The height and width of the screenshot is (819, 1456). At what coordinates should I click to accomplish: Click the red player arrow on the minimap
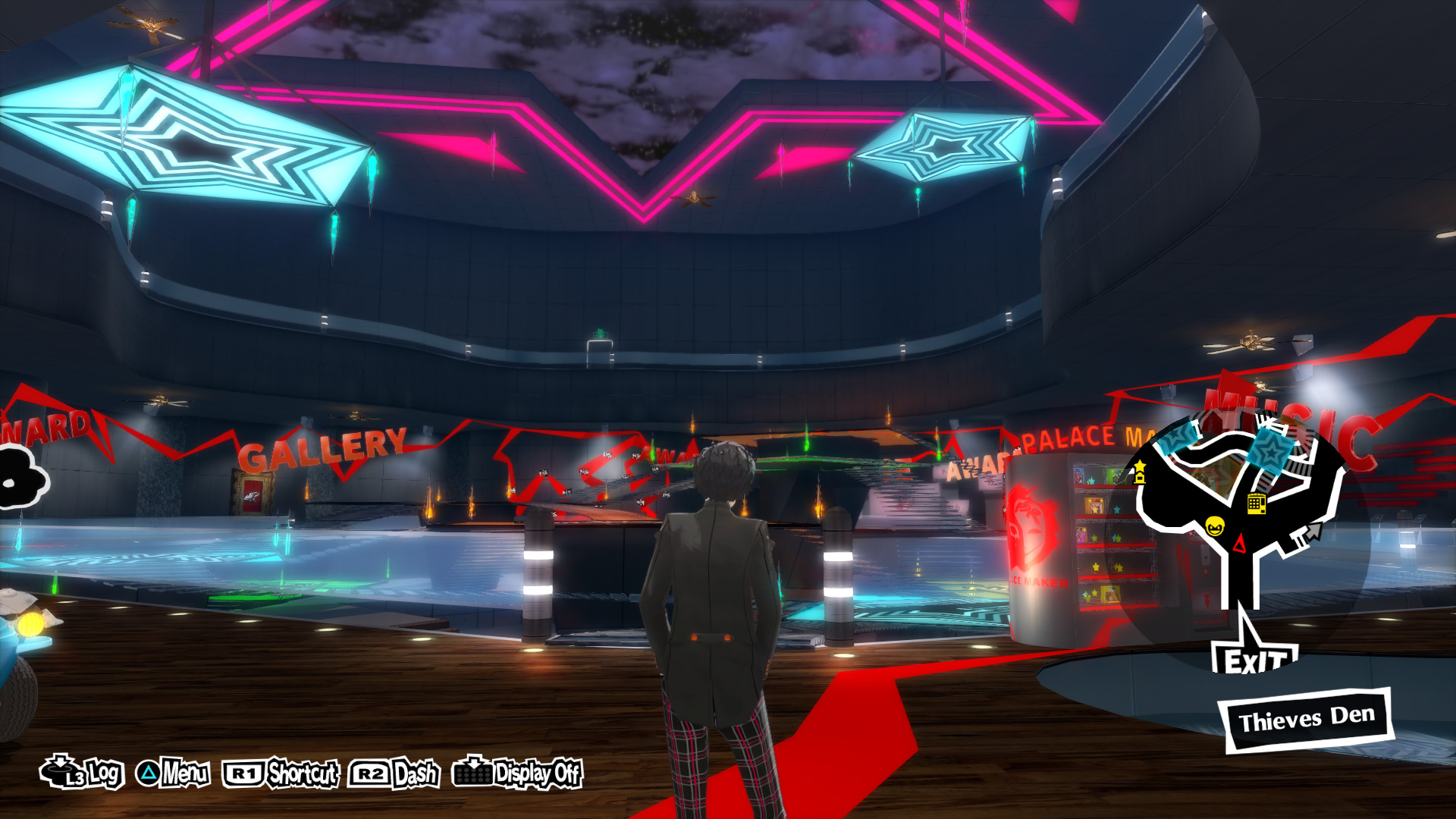(1240, 542)
